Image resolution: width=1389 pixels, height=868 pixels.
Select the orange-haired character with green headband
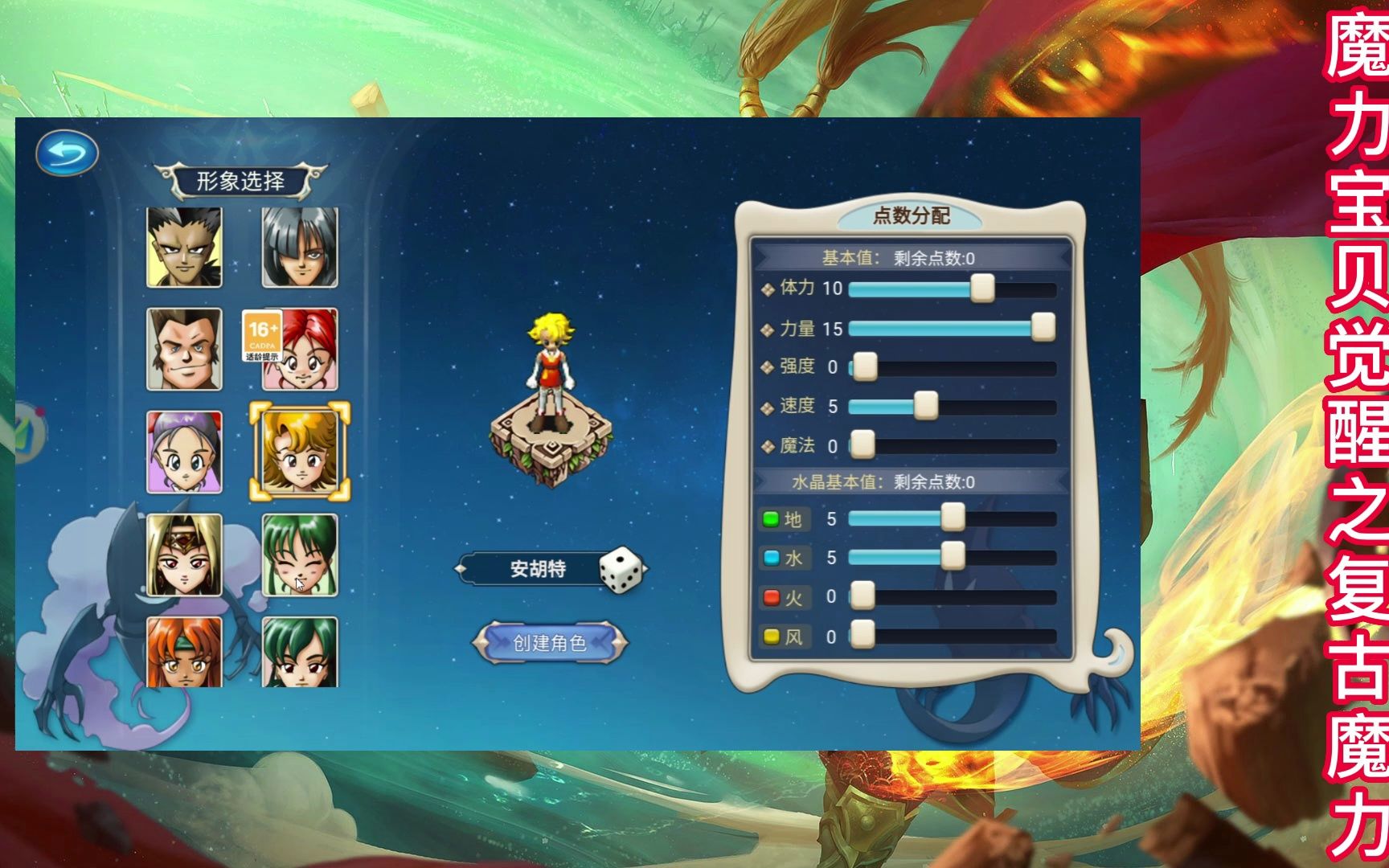[184, 652]
